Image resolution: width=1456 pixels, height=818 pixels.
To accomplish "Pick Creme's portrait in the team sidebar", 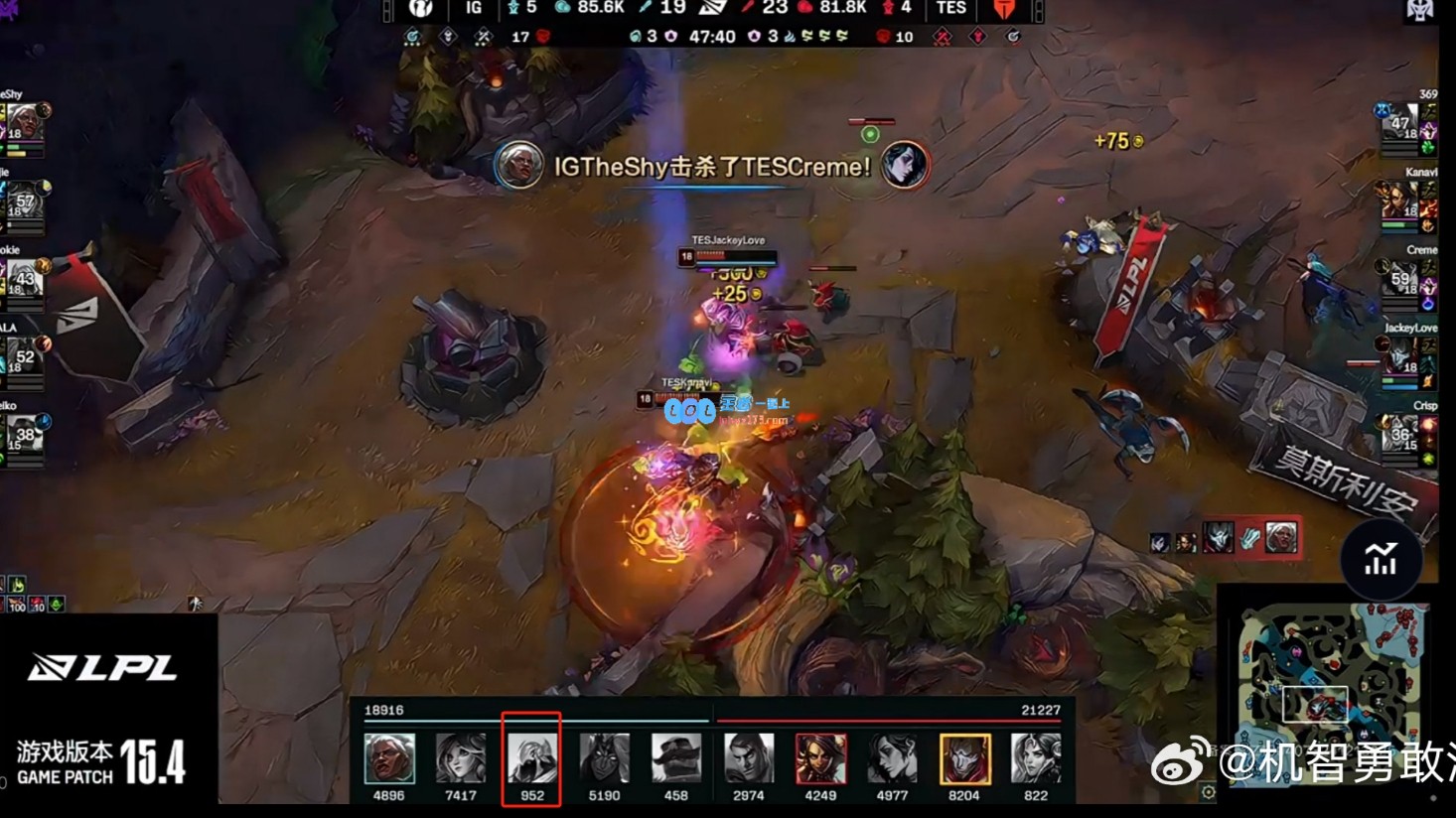I will pyautogui.click(x=1399, y=279).
